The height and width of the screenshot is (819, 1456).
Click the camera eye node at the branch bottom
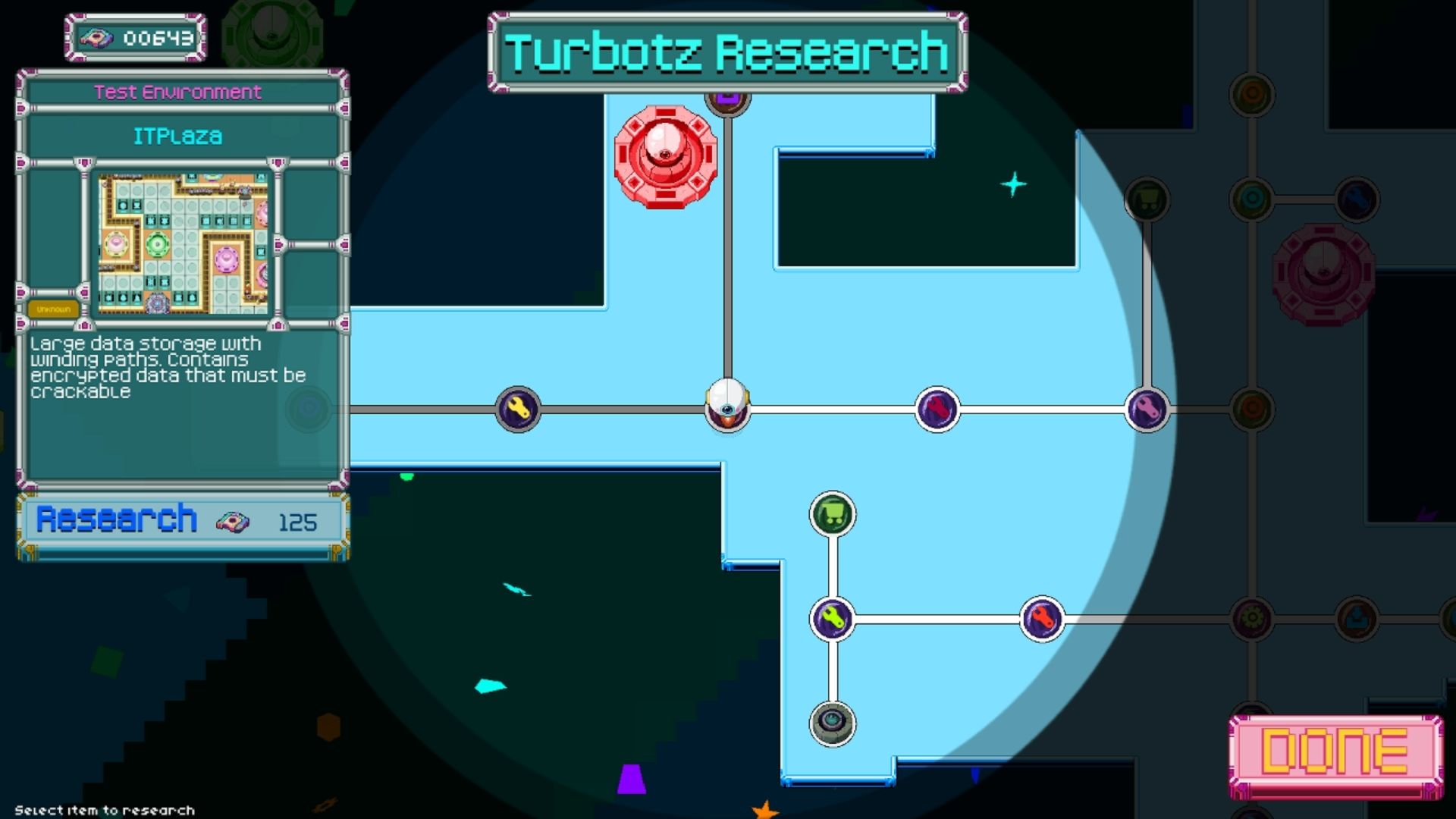point(833,723)
